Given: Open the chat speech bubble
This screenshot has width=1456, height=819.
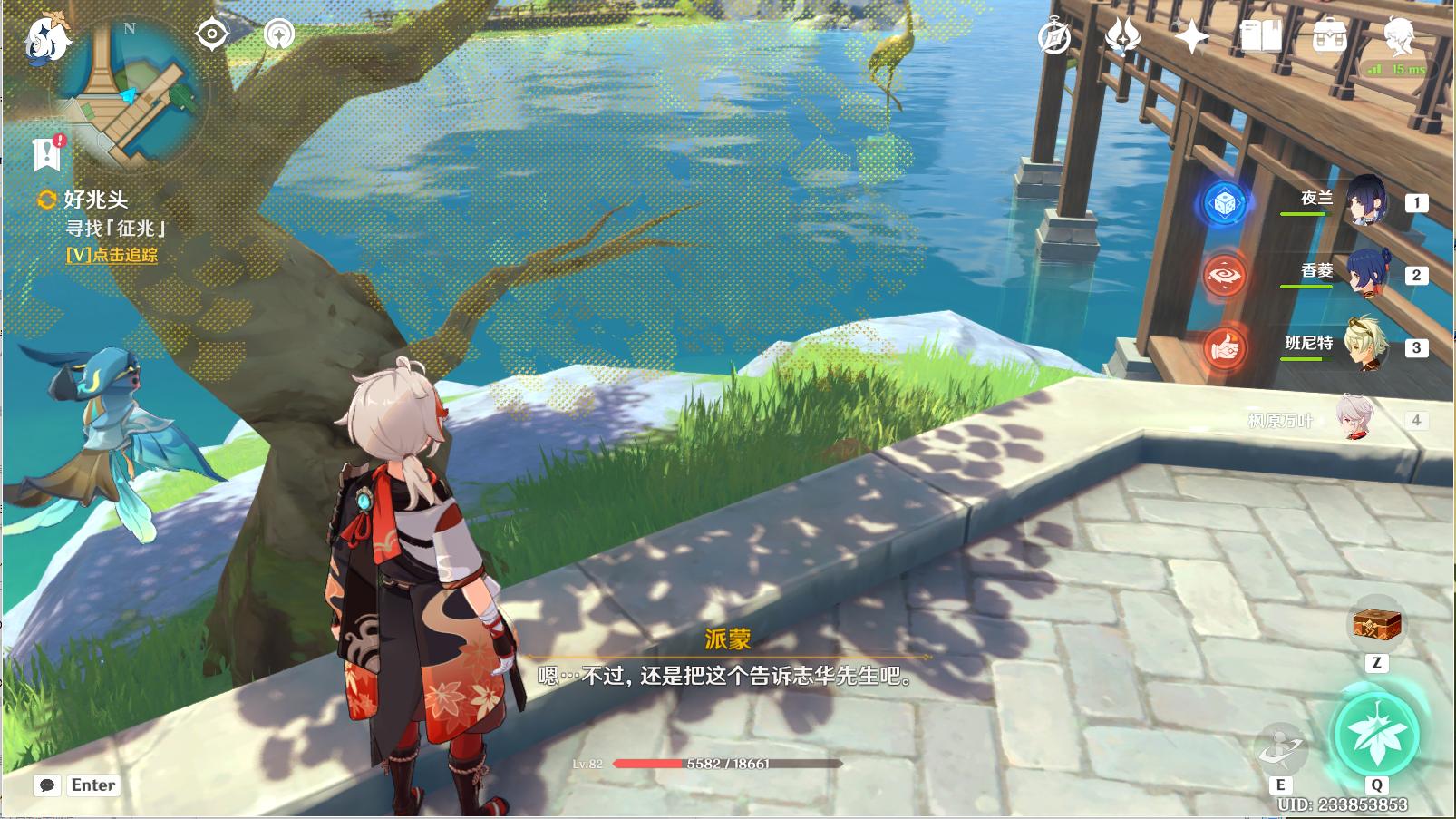Looking at the screenshot, I should click(47, 785).
